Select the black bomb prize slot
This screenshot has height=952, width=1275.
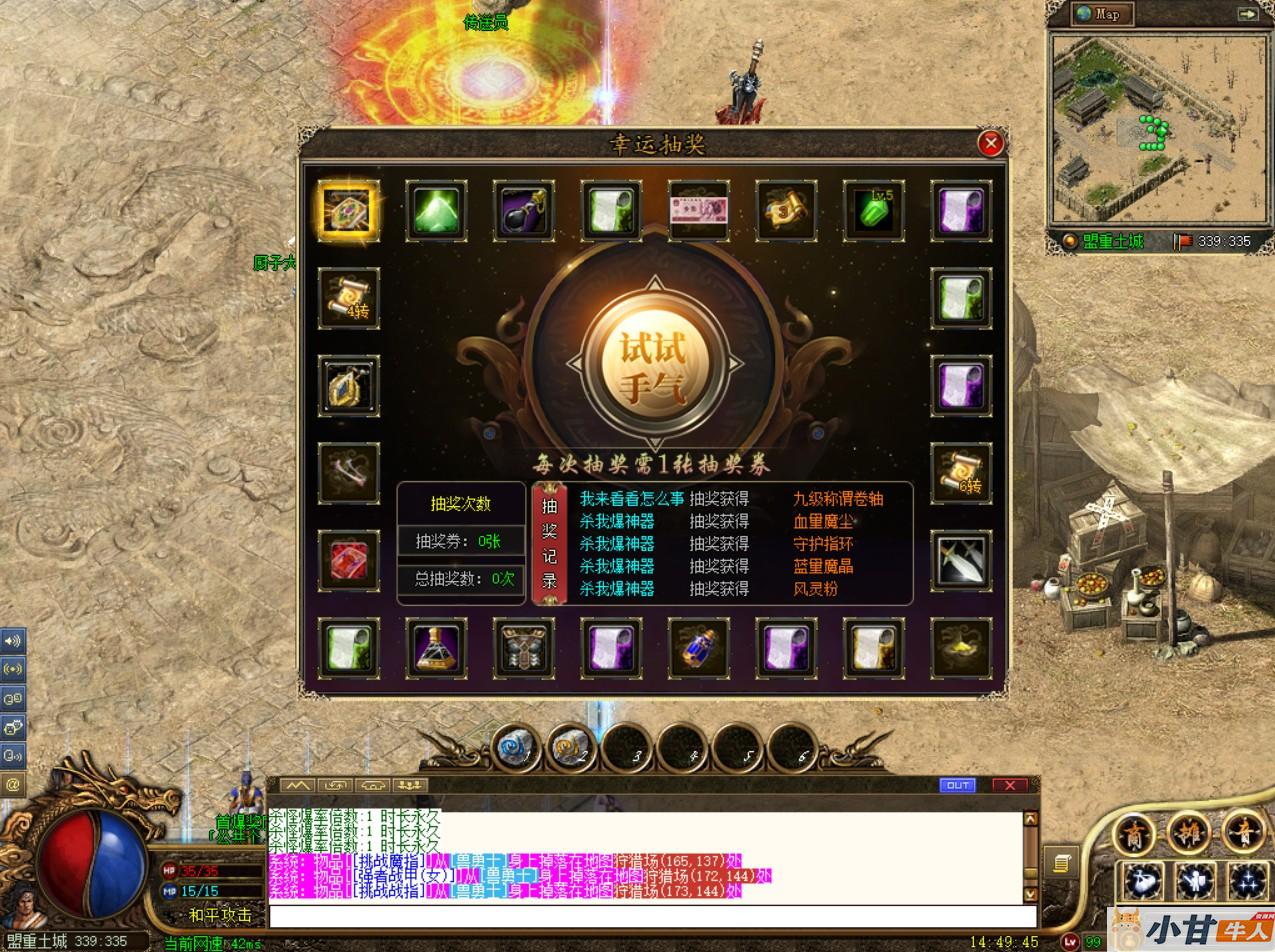tap(524, 211)
